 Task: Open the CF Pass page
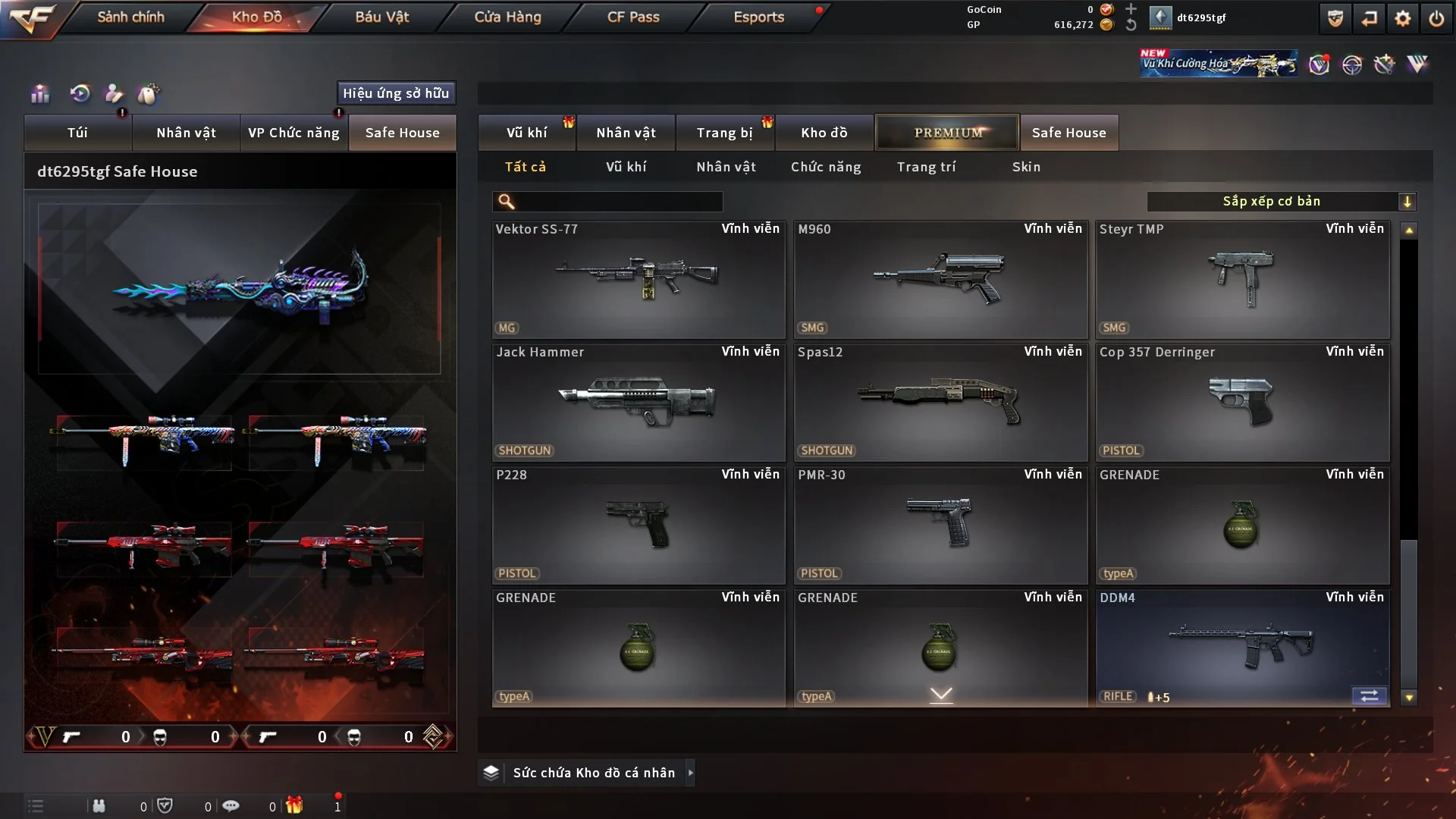[633, 17]
